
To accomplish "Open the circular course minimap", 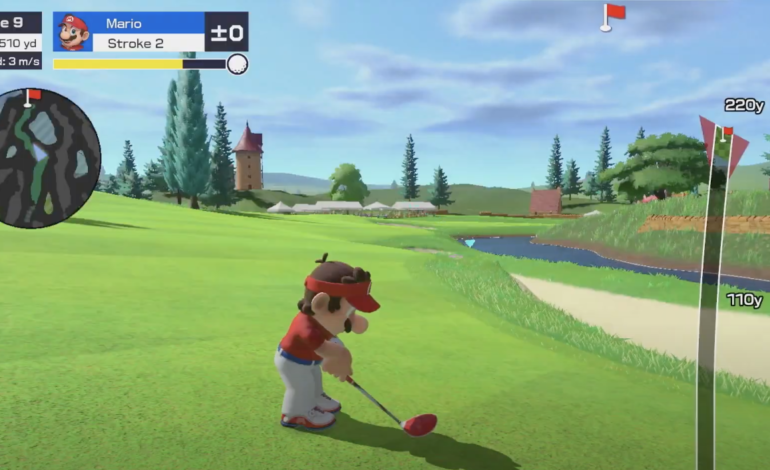I will pos(49,158).
